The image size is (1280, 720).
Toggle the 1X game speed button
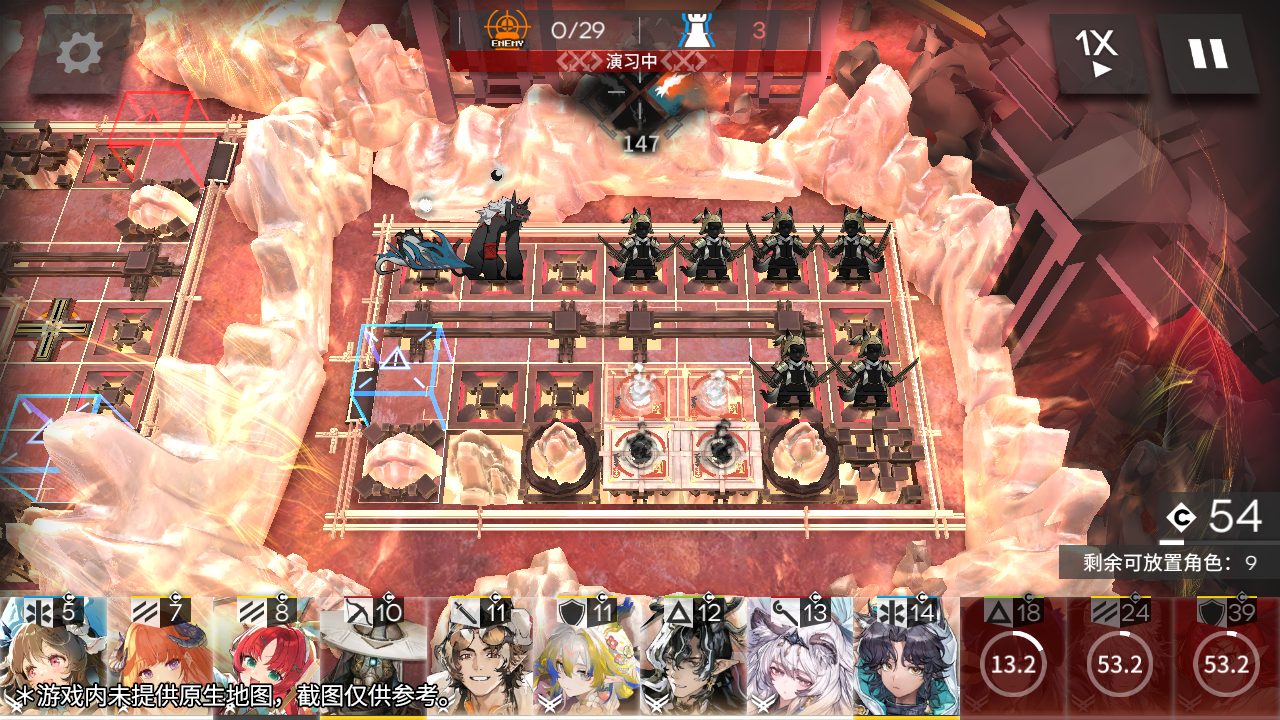(x=1098, y=54)
